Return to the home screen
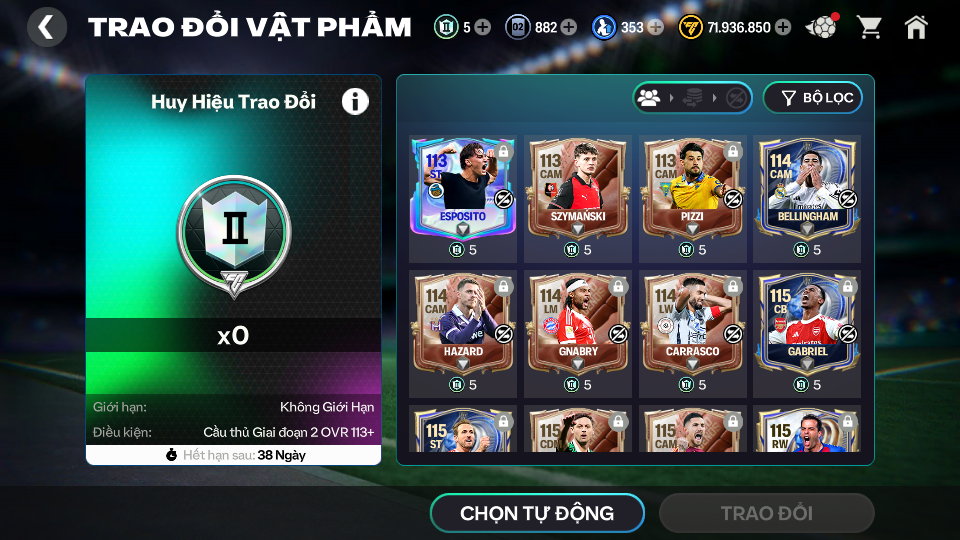This screenshot has width=960, height=540. pyautogui.click(x=916, y=27)
